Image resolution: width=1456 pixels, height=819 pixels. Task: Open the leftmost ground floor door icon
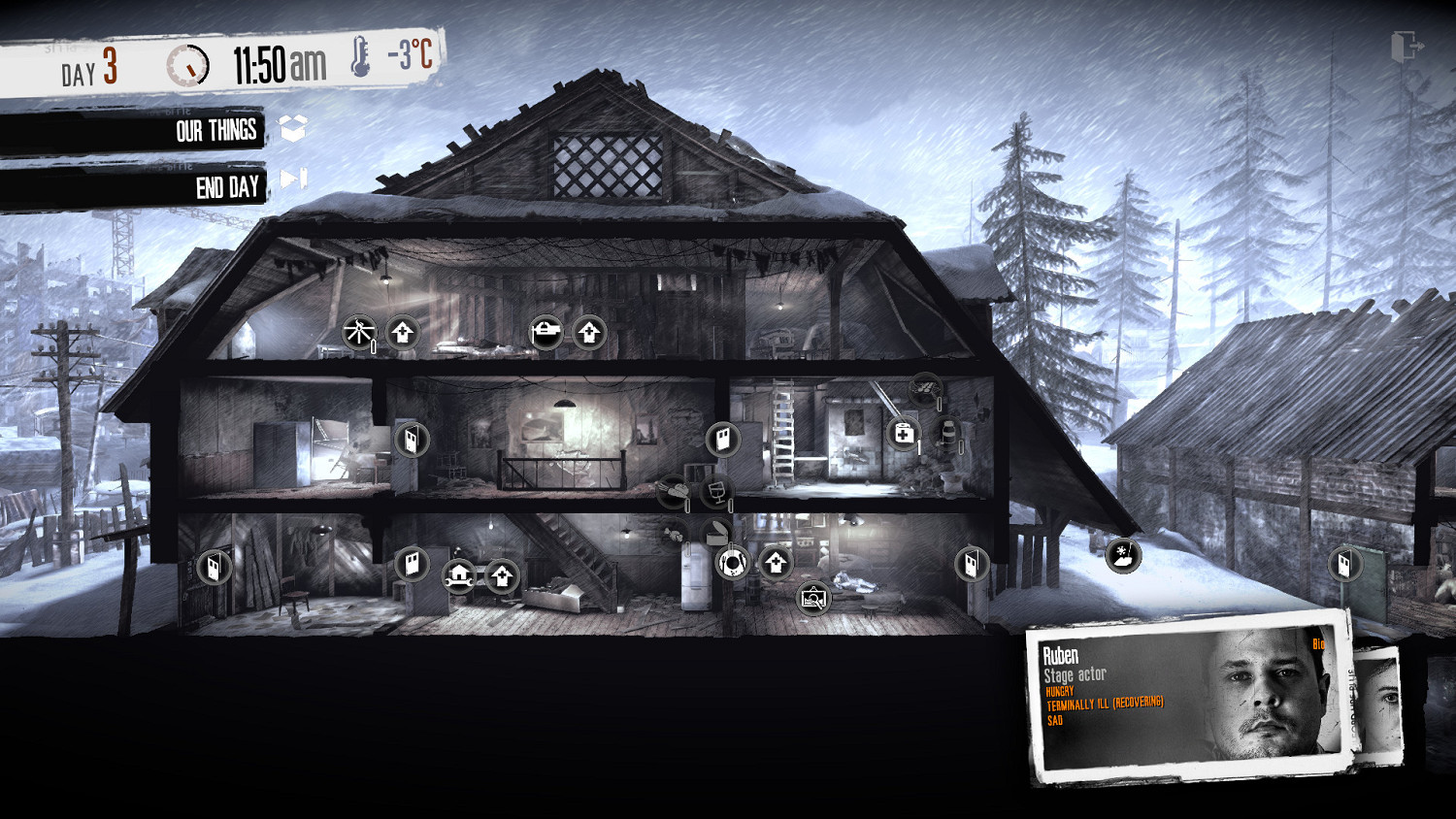click(x=213, y=568)
